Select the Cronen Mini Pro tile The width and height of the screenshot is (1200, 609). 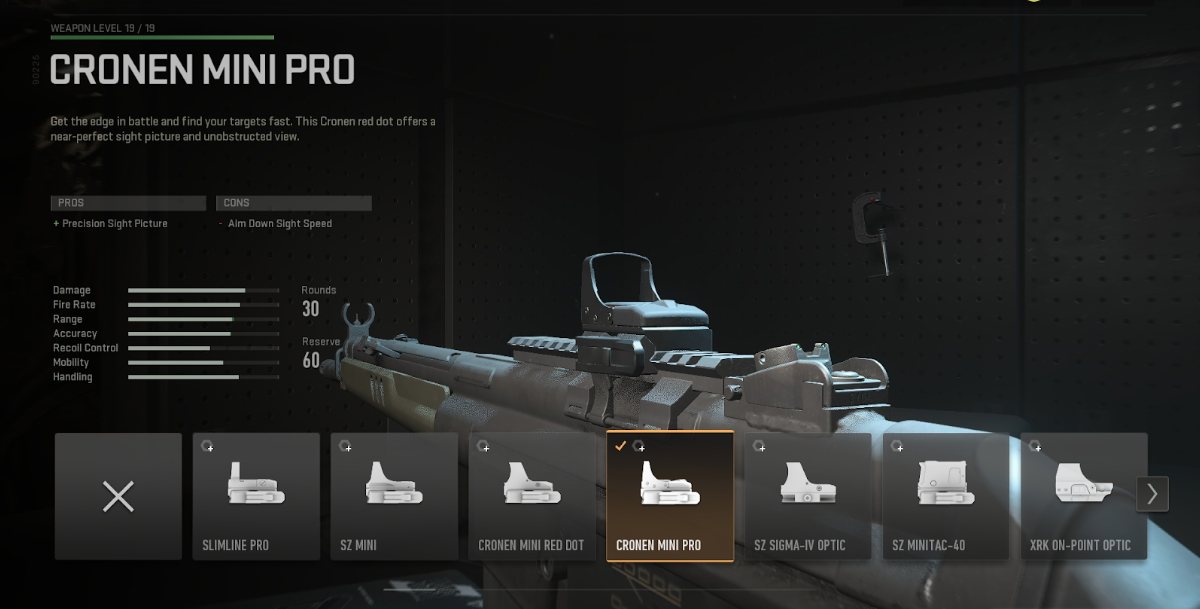pos(670,496)
